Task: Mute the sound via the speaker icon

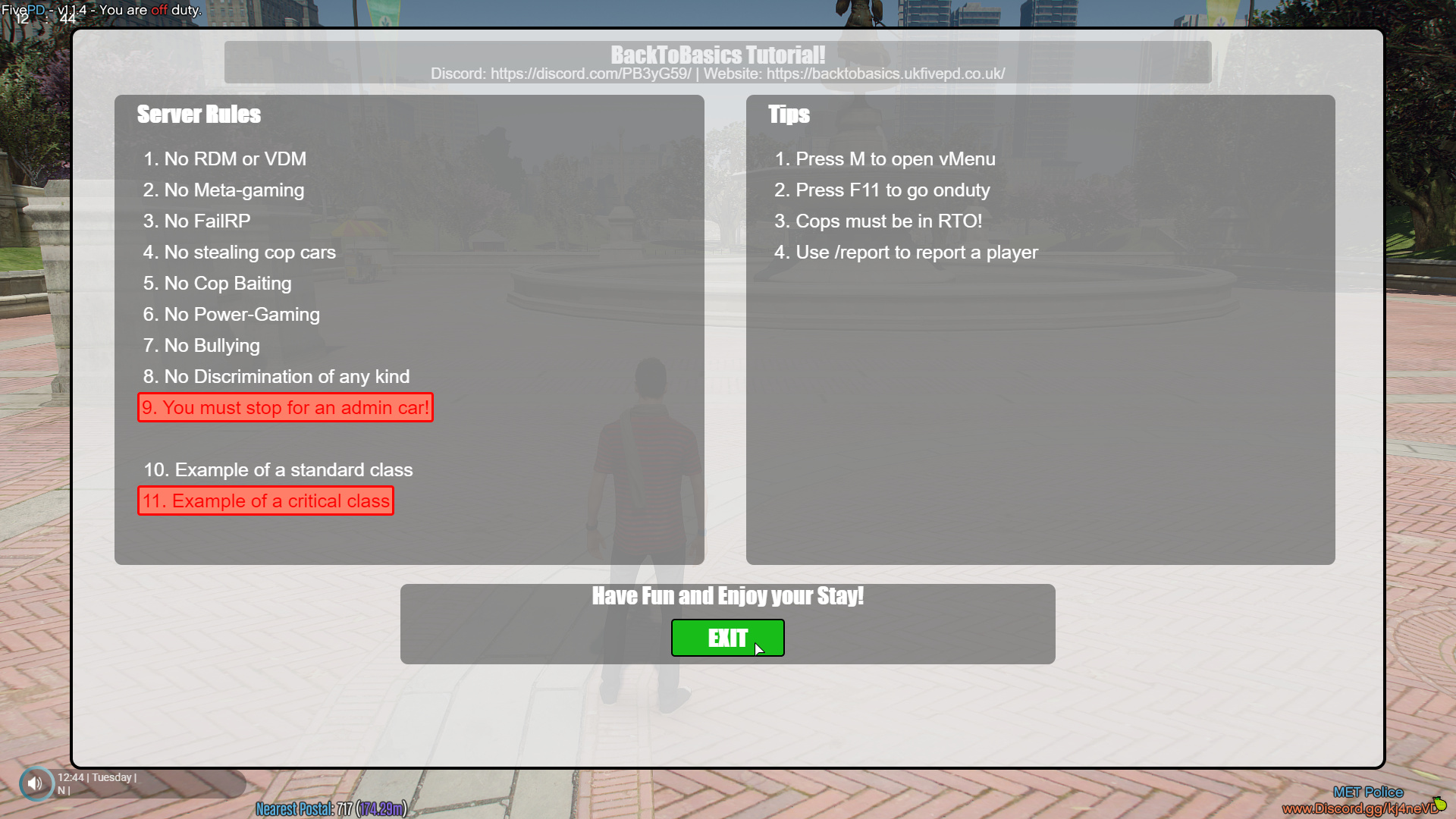Action: coord(36,783)
